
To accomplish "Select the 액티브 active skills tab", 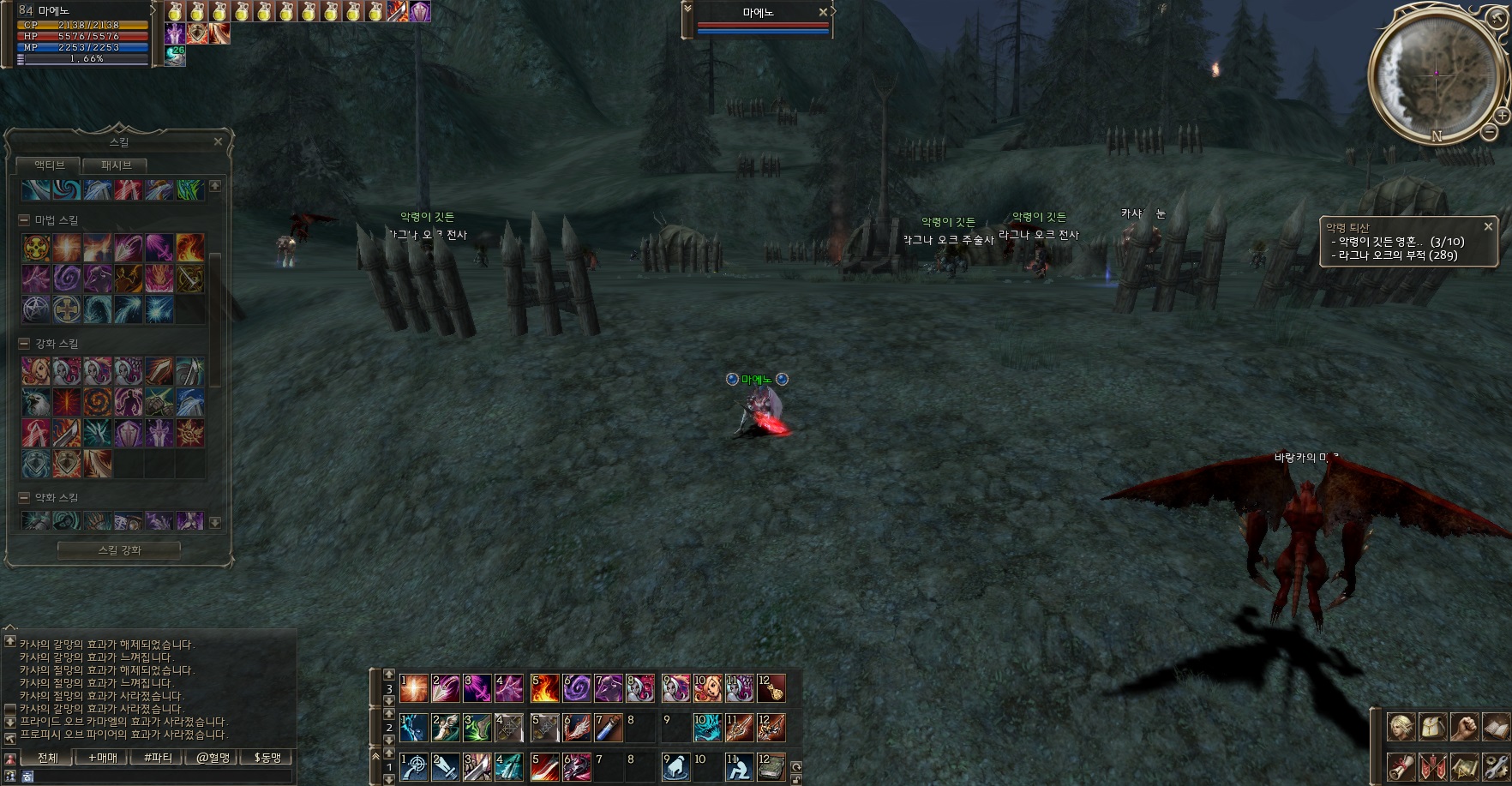I will click(49, 165).
